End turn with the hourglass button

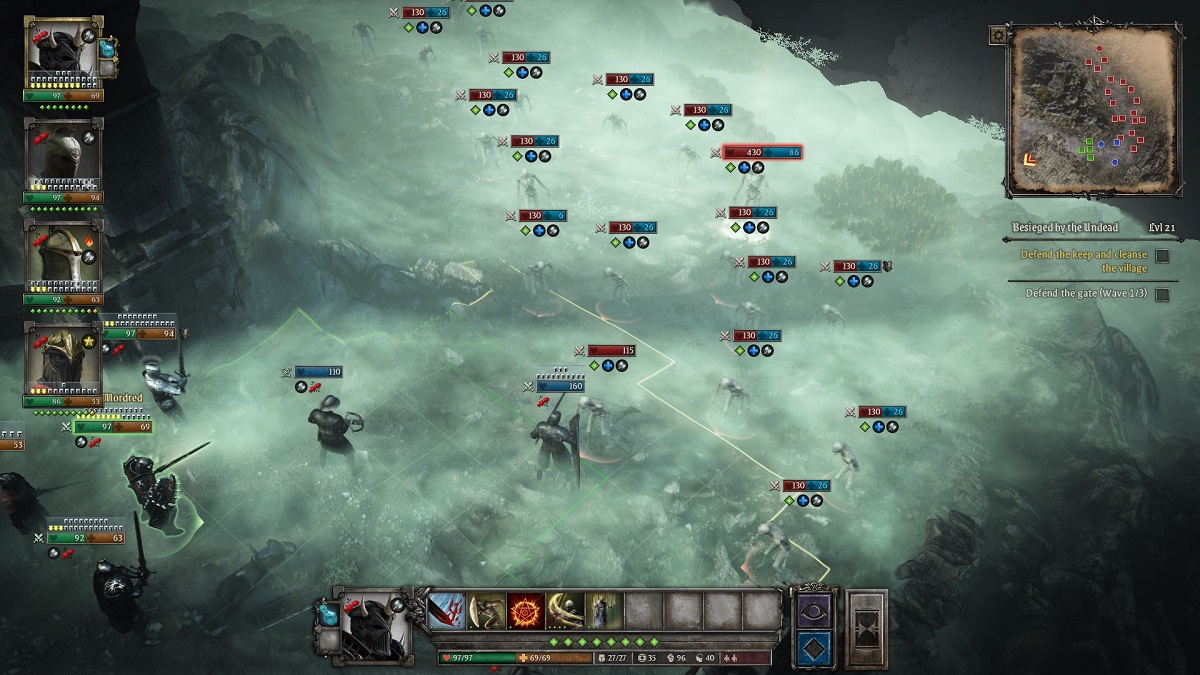pyautogui.click(x=866, y=628)
